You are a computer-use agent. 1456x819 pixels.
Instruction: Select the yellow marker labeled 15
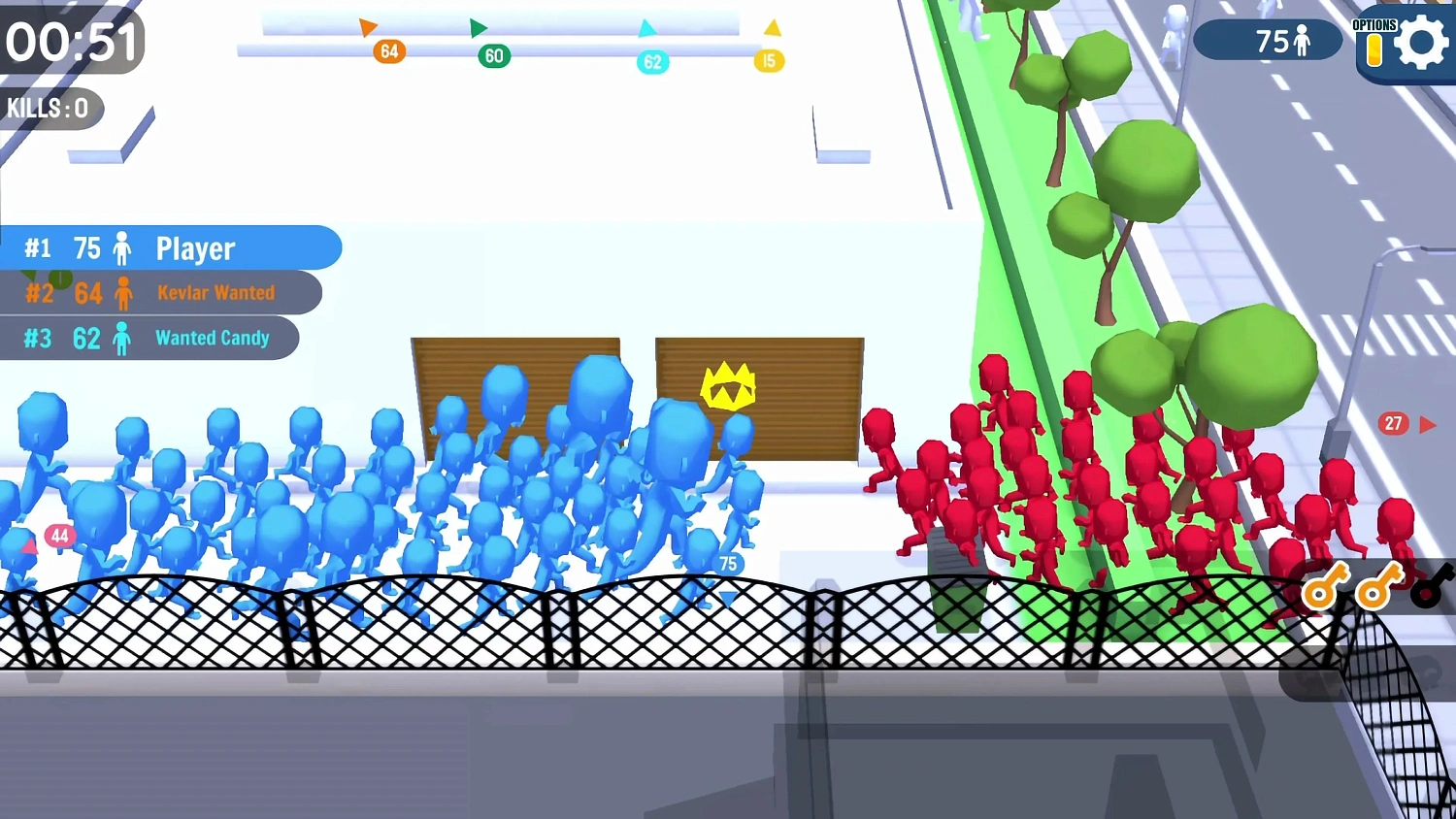click(x=769, y=60)
